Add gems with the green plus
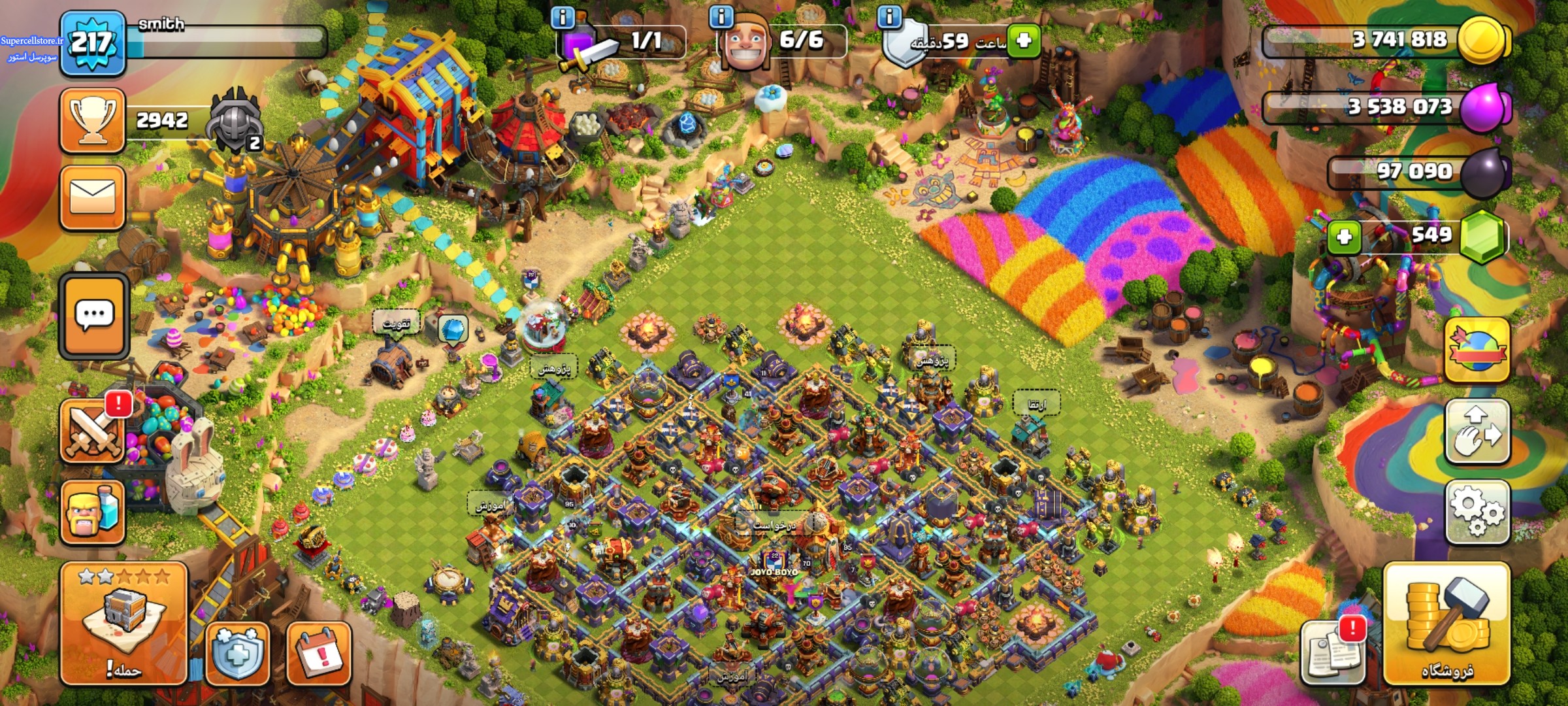 1345,236
